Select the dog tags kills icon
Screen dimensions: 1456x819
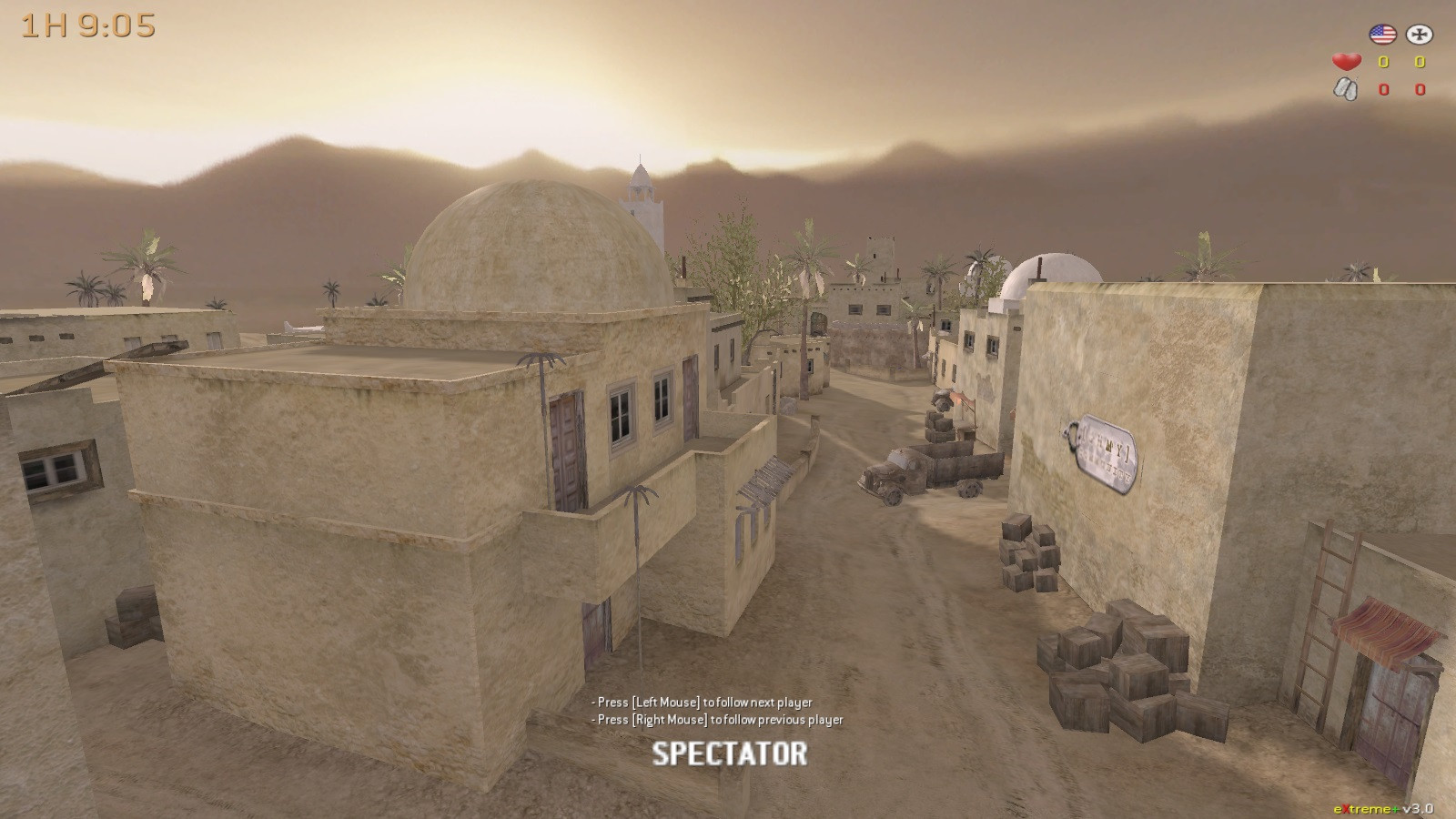[x=1346, y=89]
